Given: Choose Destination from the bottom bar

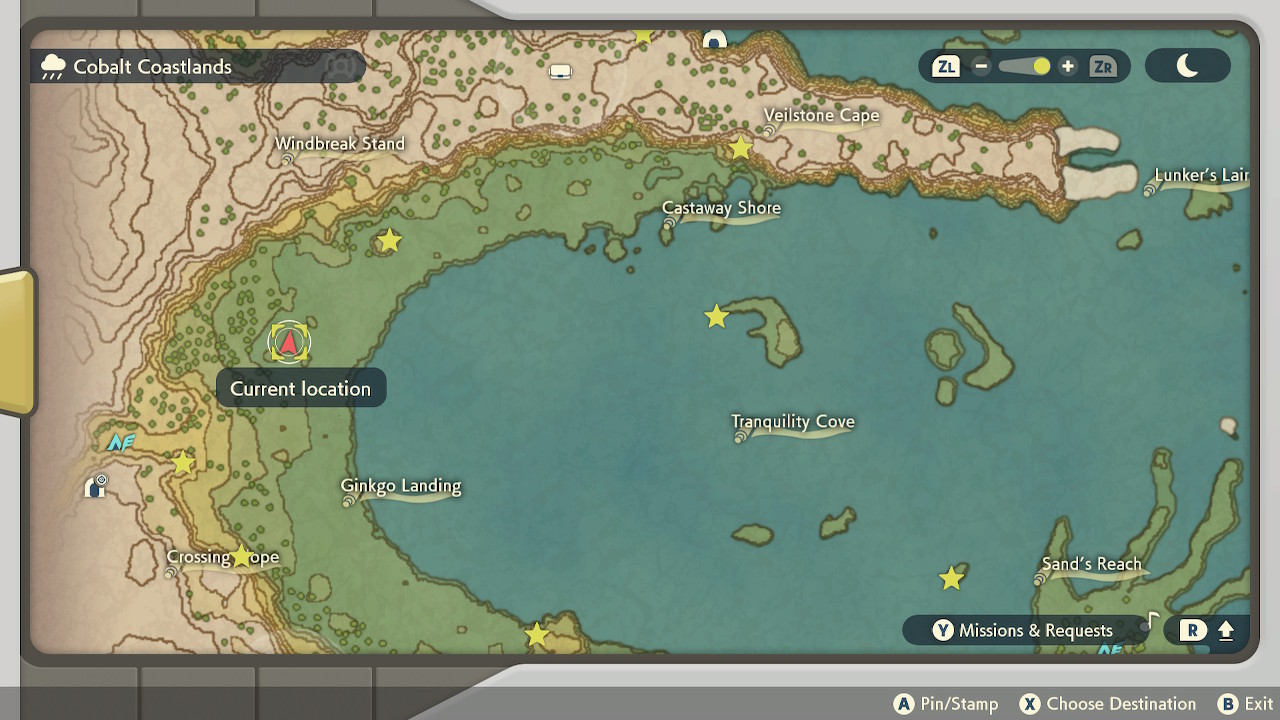Looking at the screenshot, I should (1108, 703).
